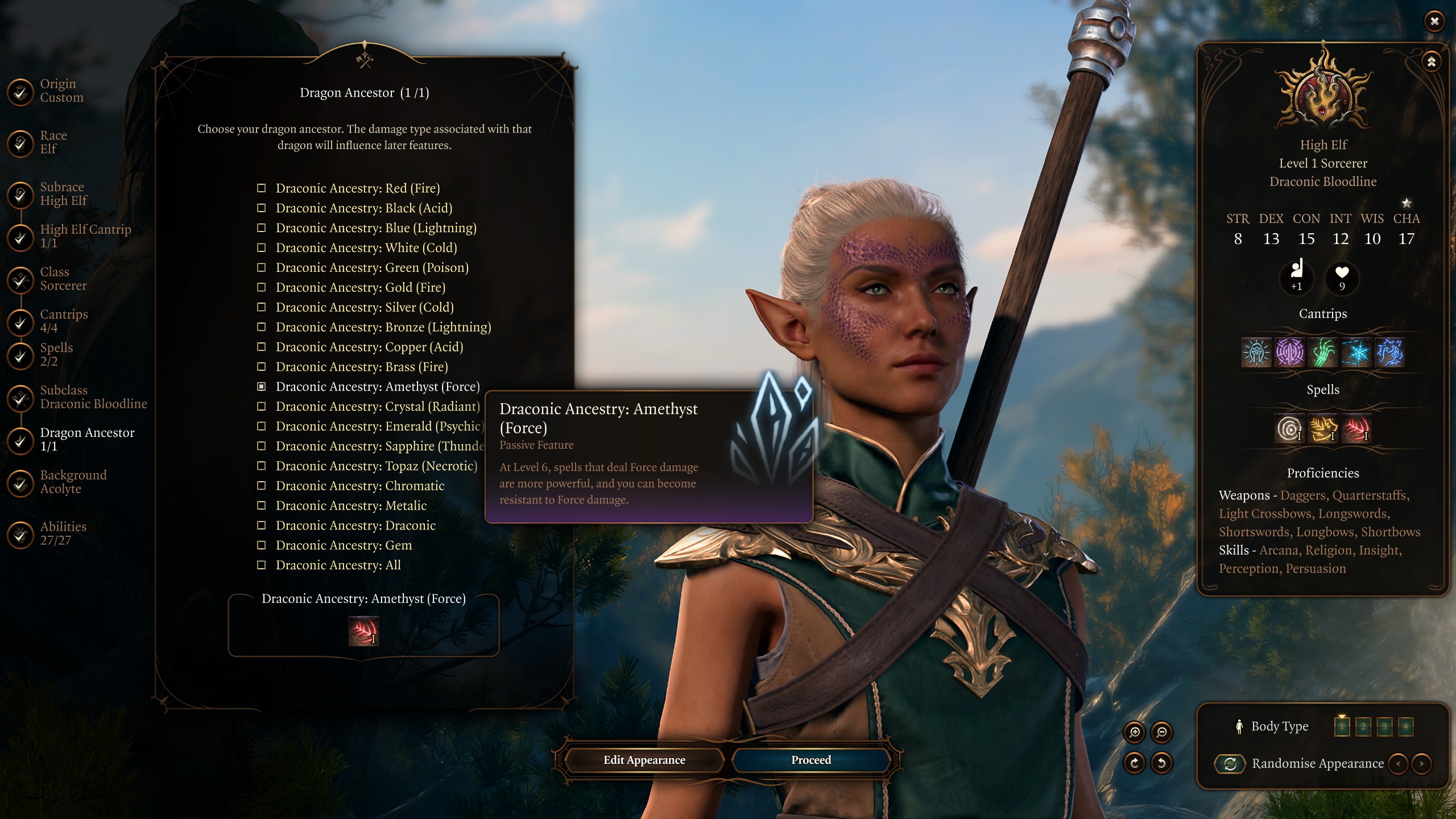Close the character creation screen
This screenshot has height=819, width=1456.
pos(1434,22)
